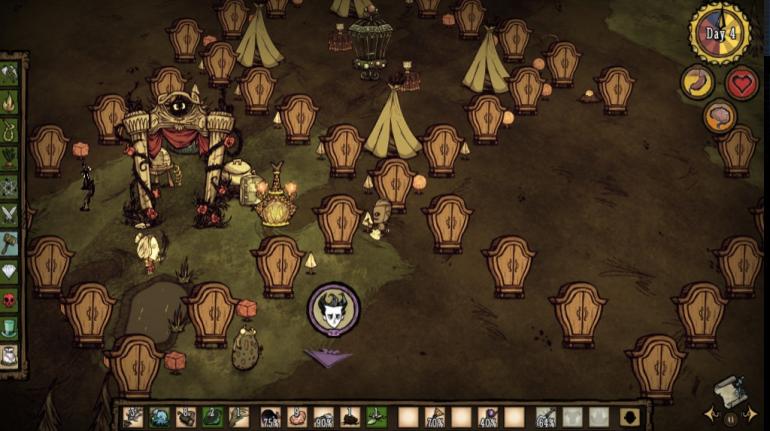Select the equipped item showing 64%

coord(546,417)
